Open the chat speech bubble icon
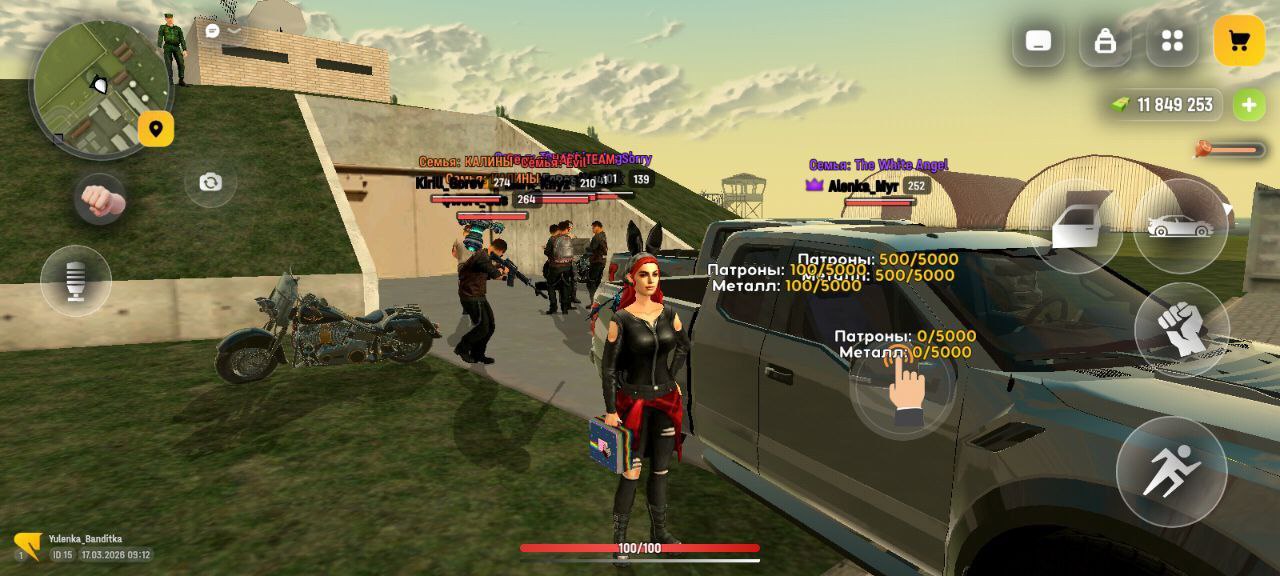The height and width of the screenshot is (576, 1280). [x=212, y=31]
